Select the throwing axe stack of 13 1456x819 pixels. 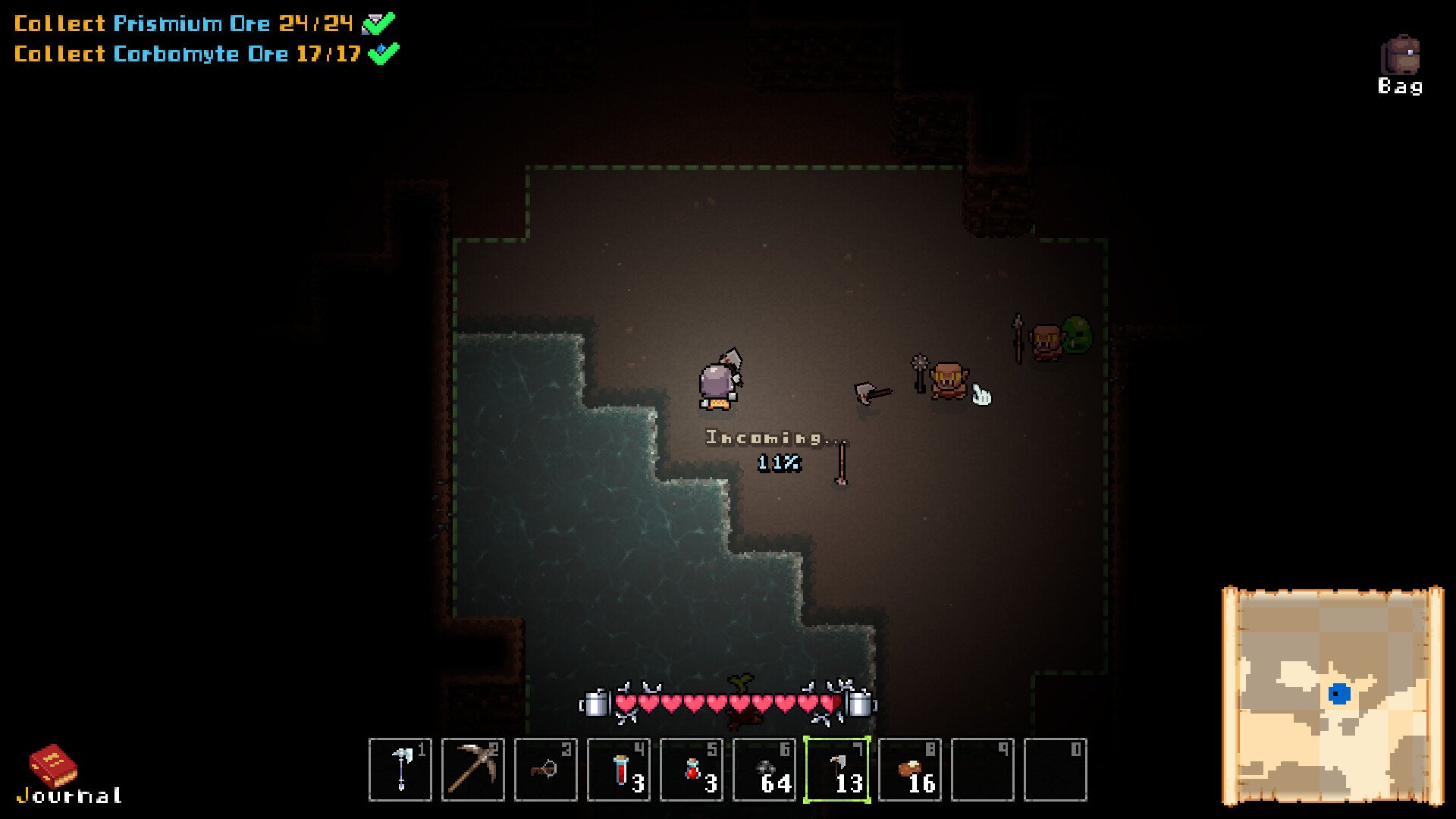(837, 769)
